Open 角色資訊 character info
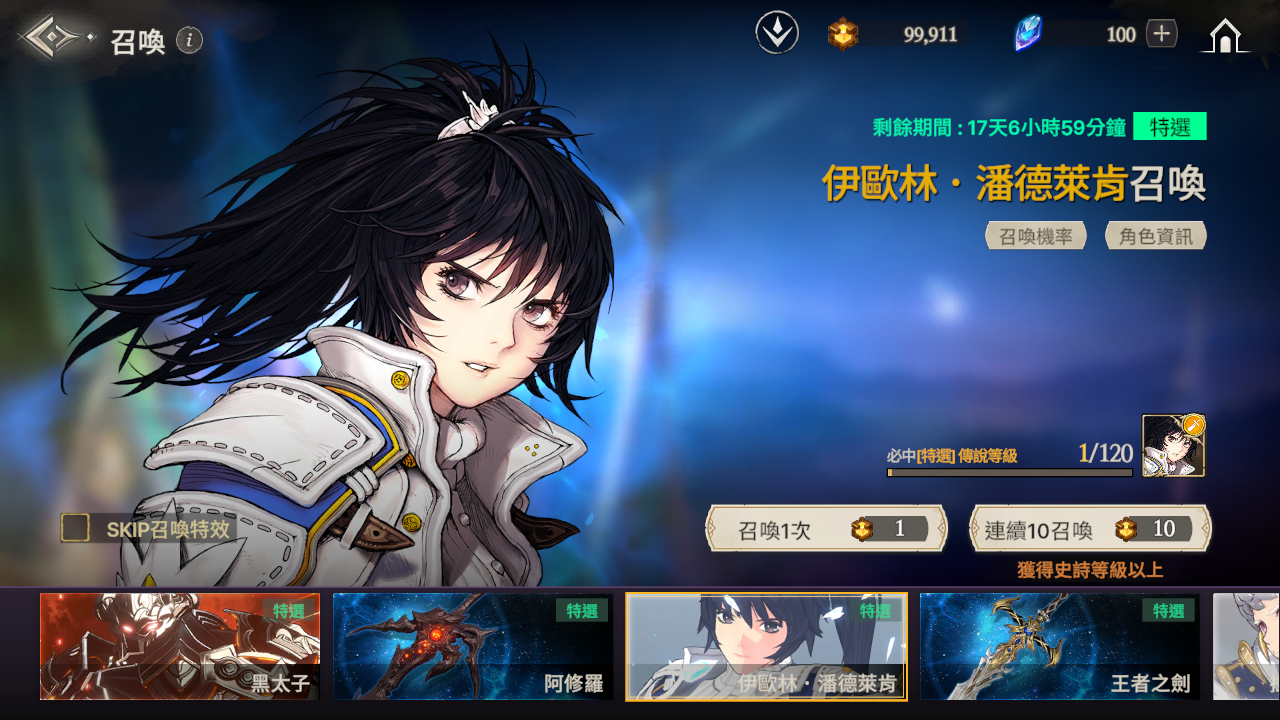This screenshot has width=1280, height=720. (x=1156, y=236)
